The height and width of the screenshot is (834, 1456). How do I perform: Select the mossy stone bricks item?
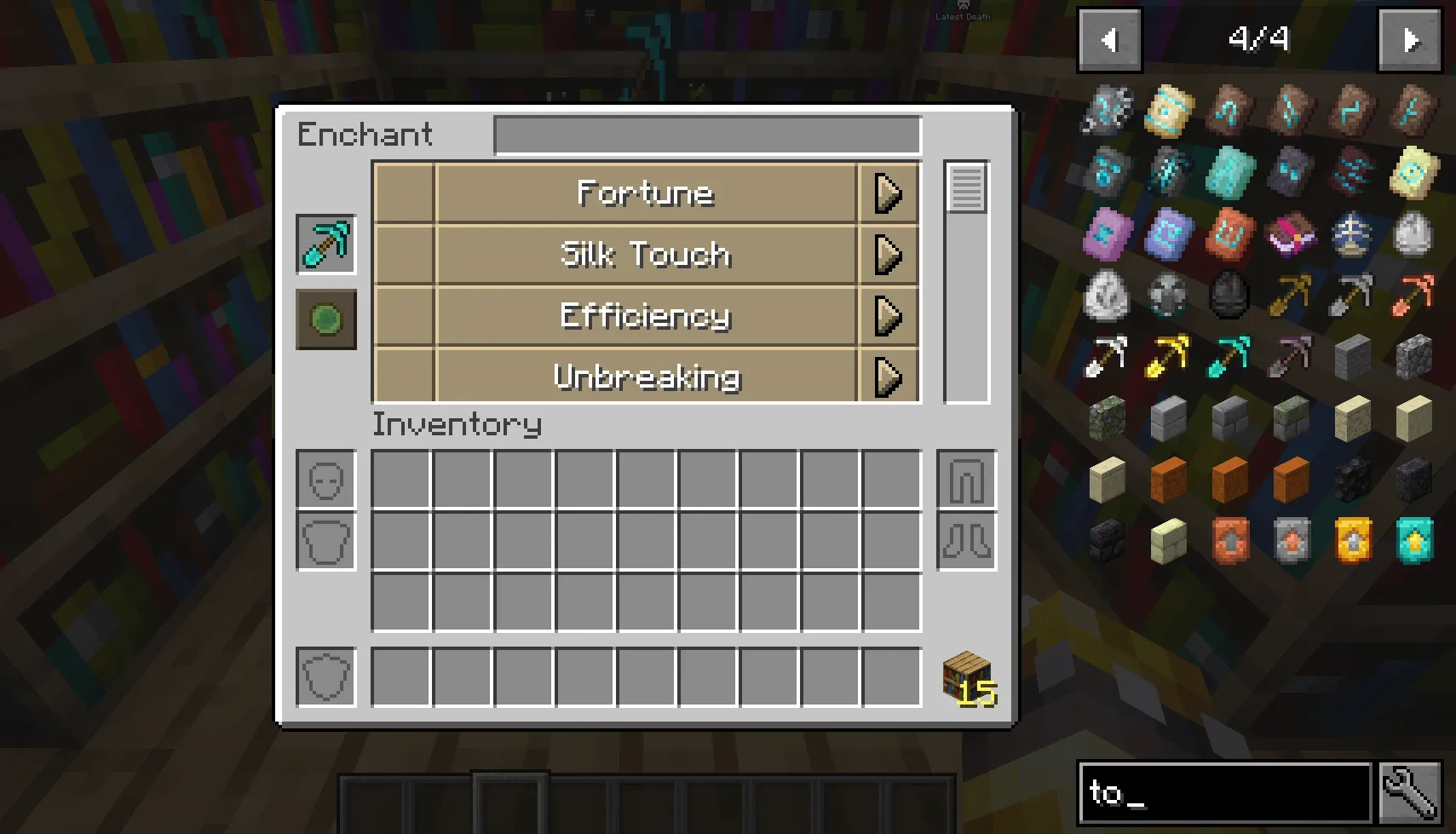click(1292, 417)
